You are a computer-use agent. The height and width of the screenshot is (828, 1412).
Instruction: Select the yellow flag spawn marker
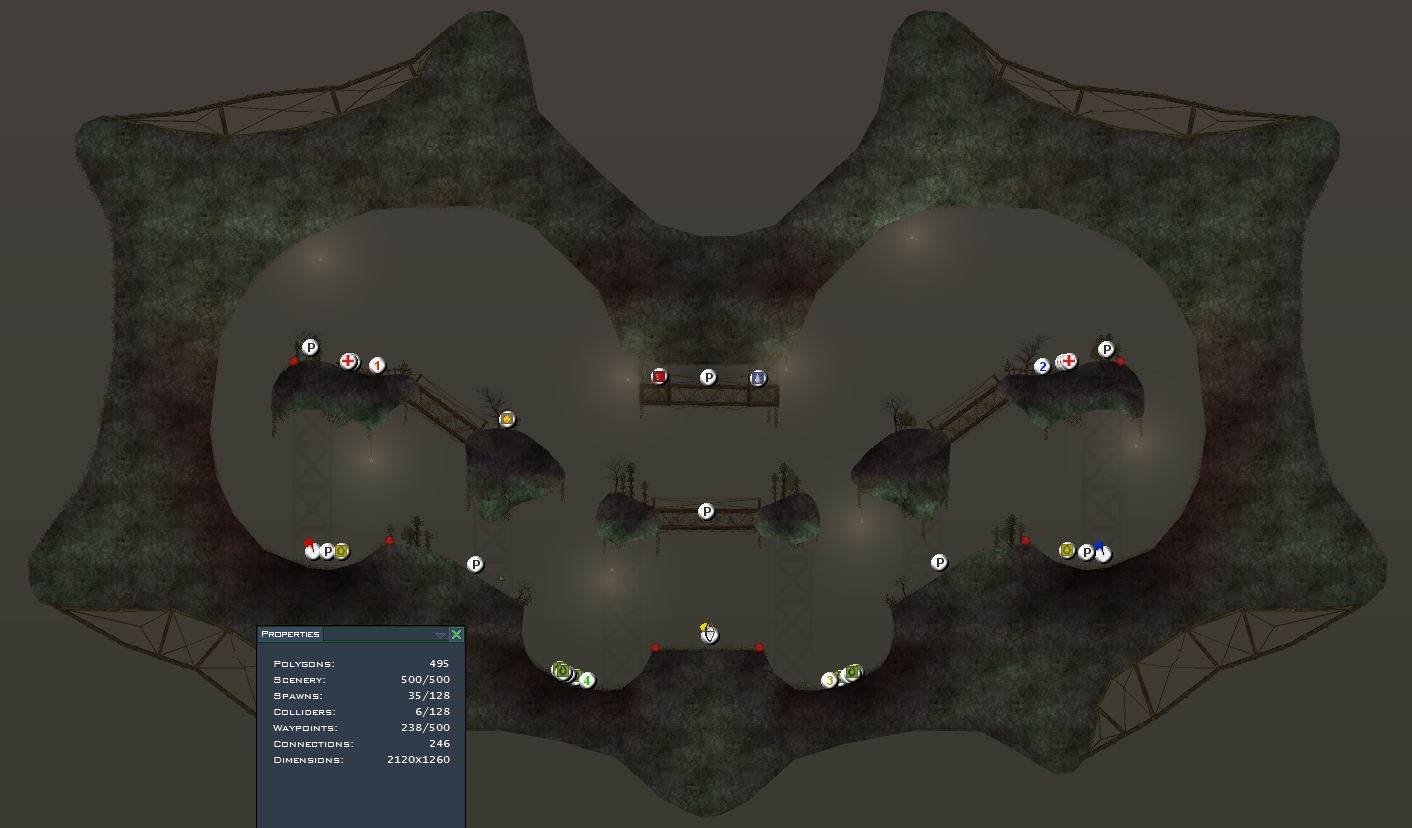[709, 634]
